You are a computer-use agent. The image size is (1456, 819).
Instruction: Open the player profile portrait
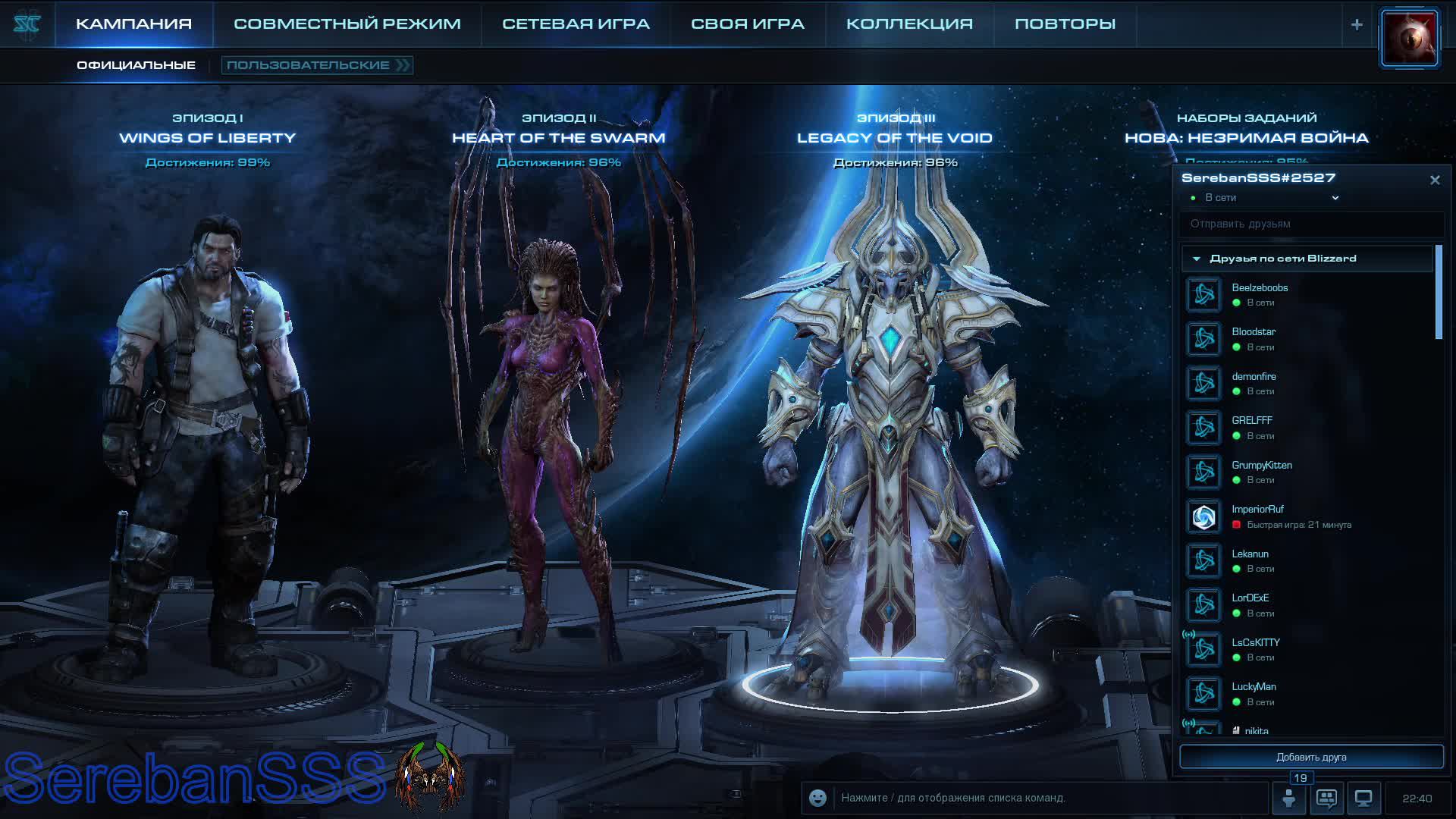[1409, 38]
